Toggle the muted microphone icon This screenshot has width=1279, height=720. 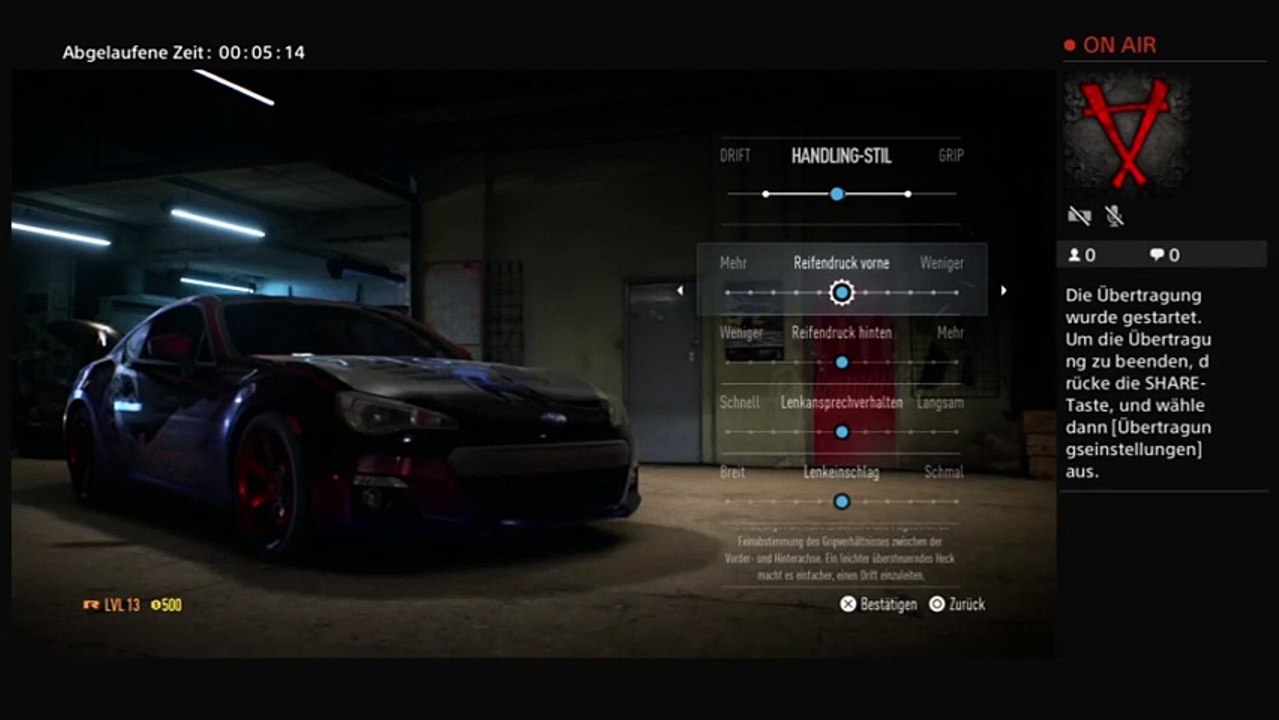pos(1113,215)
